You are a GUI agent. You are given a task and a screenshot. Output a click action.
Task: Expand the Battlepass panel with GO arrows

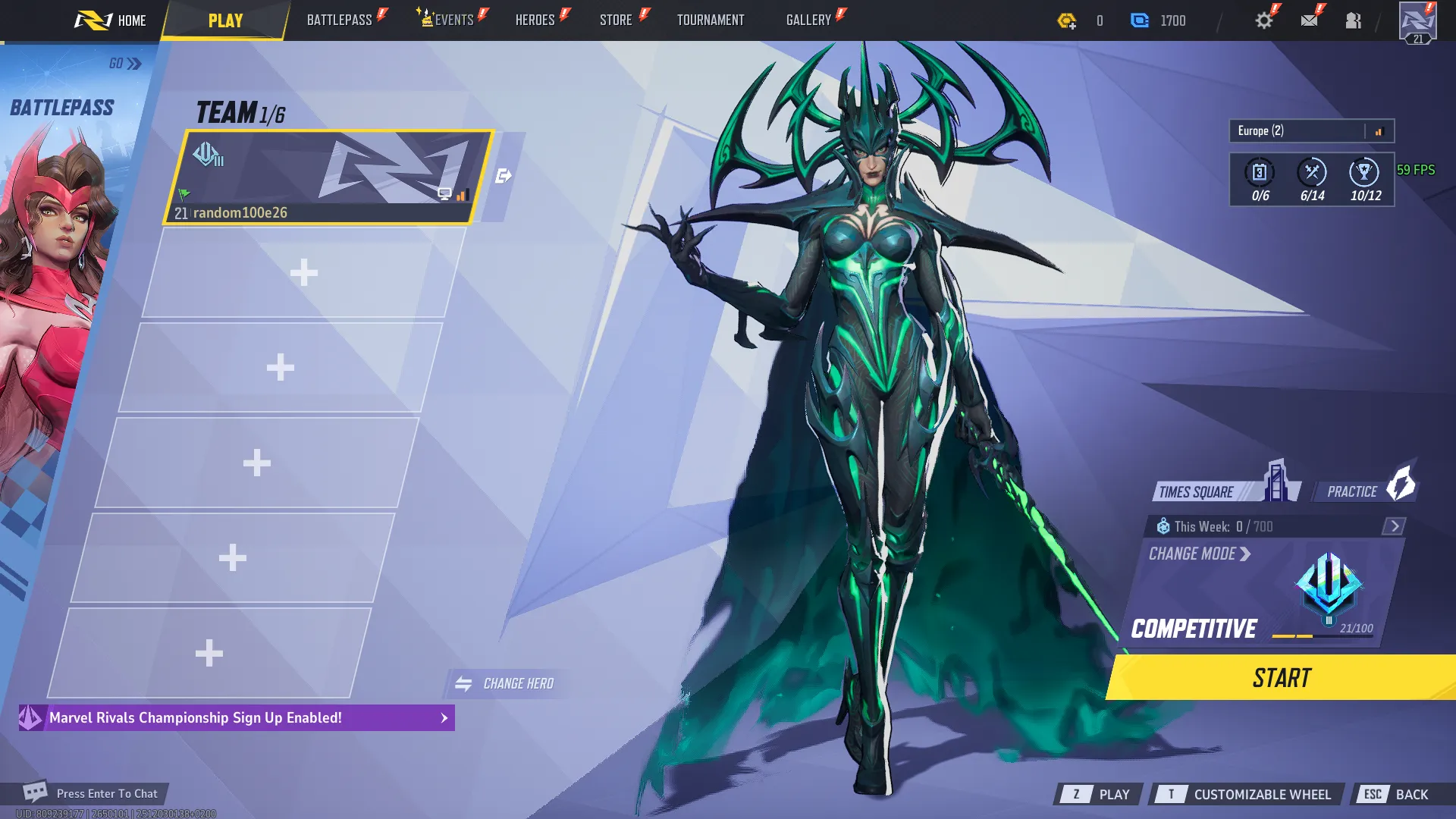point(124,64)
